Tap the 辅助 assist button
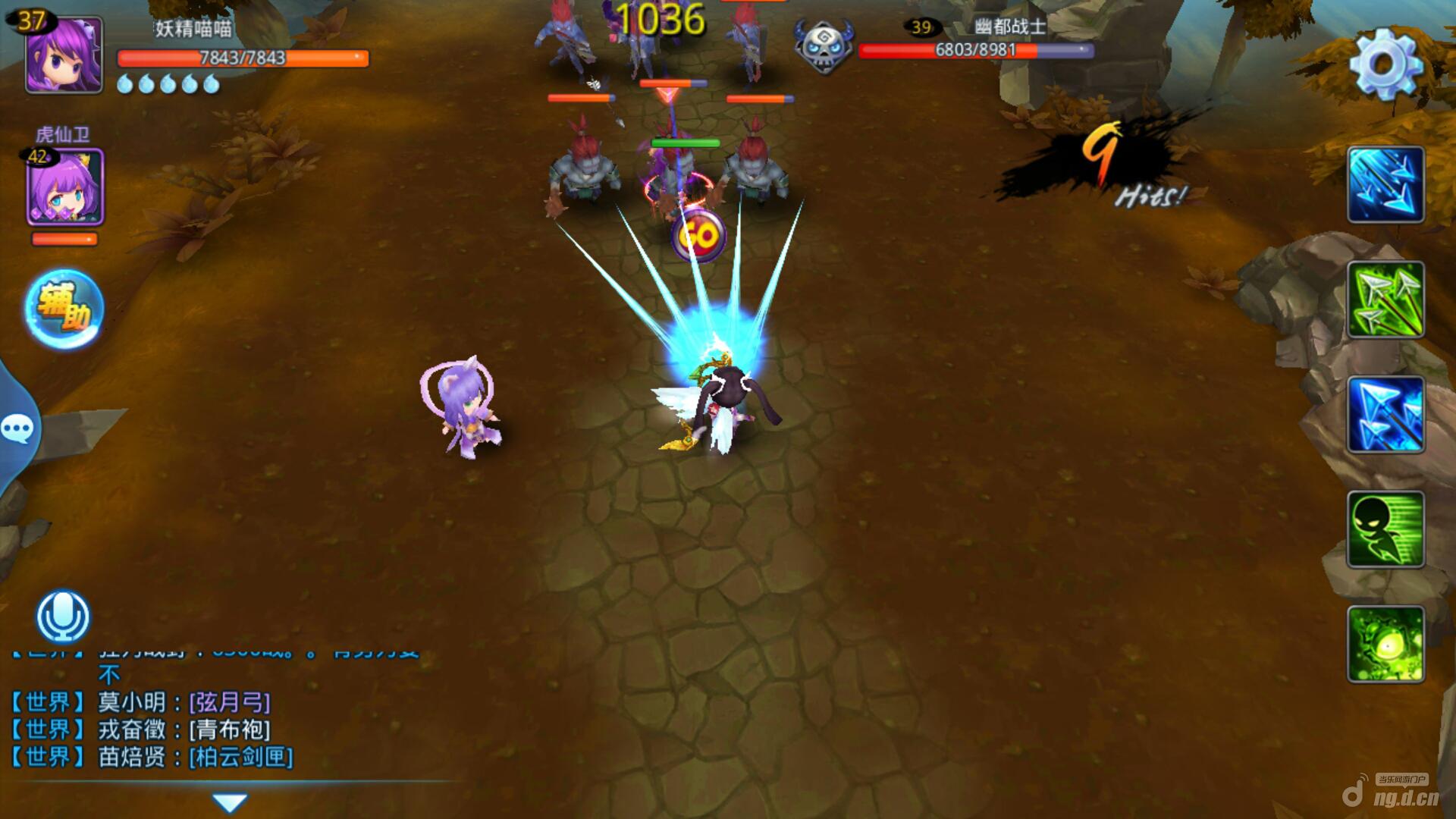The image size is (1456, 819). [x=64, y=309]
